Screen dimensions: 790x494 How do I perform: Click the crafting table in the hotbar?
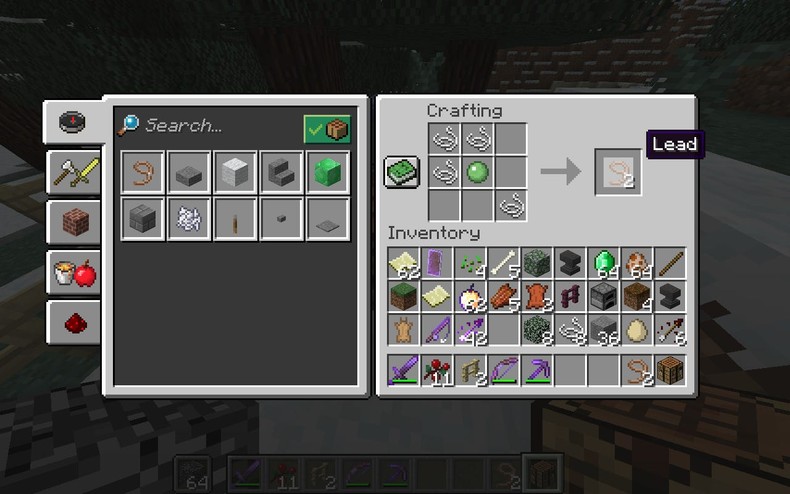coord(669,371)
